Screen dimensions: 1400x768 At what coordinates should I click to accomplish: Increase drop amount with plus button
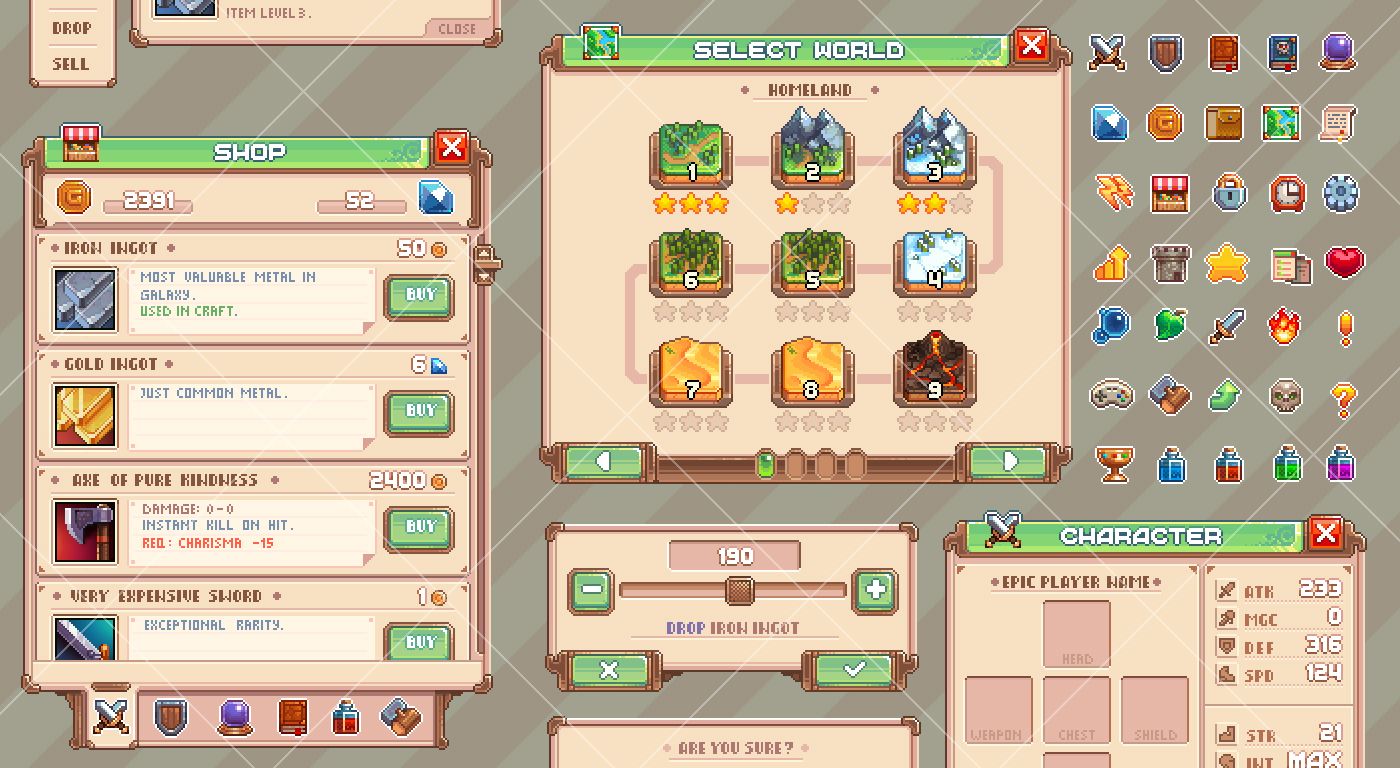pos(875,590)
